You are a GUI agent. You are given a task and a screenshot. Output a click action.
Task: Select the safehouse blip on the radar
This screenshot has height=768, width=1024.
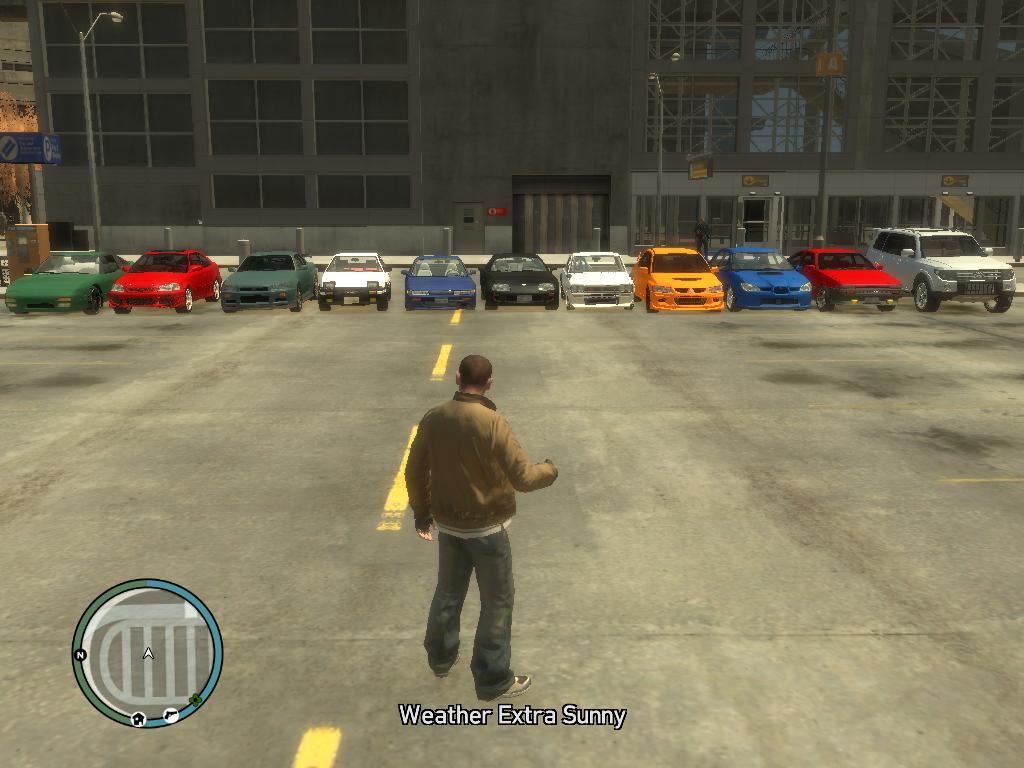pyautogui.click(x=138, y=717)
